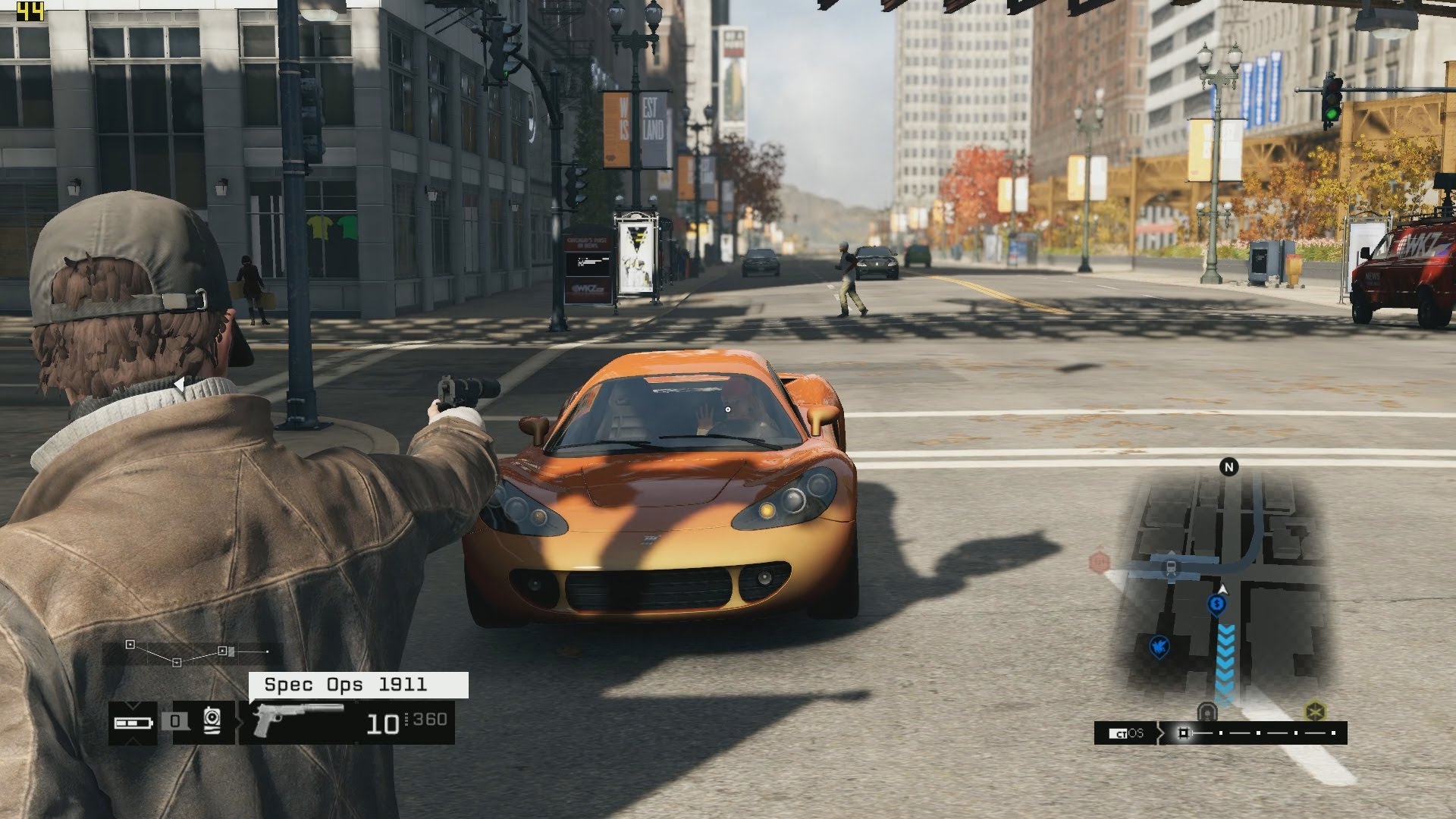Click the phone battery indicator

tap(133, 723)
